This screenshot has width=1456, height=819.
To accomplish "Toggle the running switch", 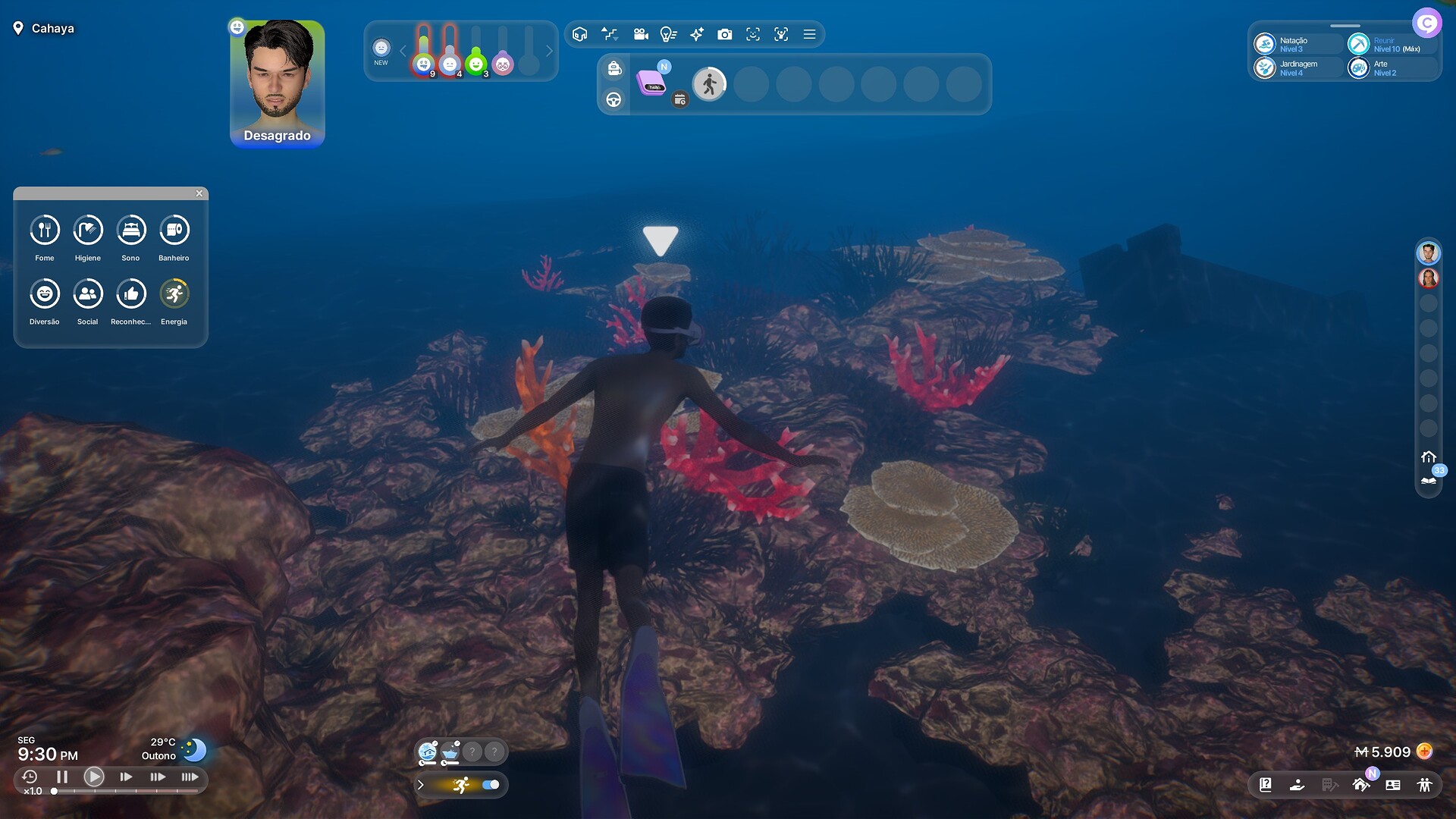I will (x=491, y=785).
